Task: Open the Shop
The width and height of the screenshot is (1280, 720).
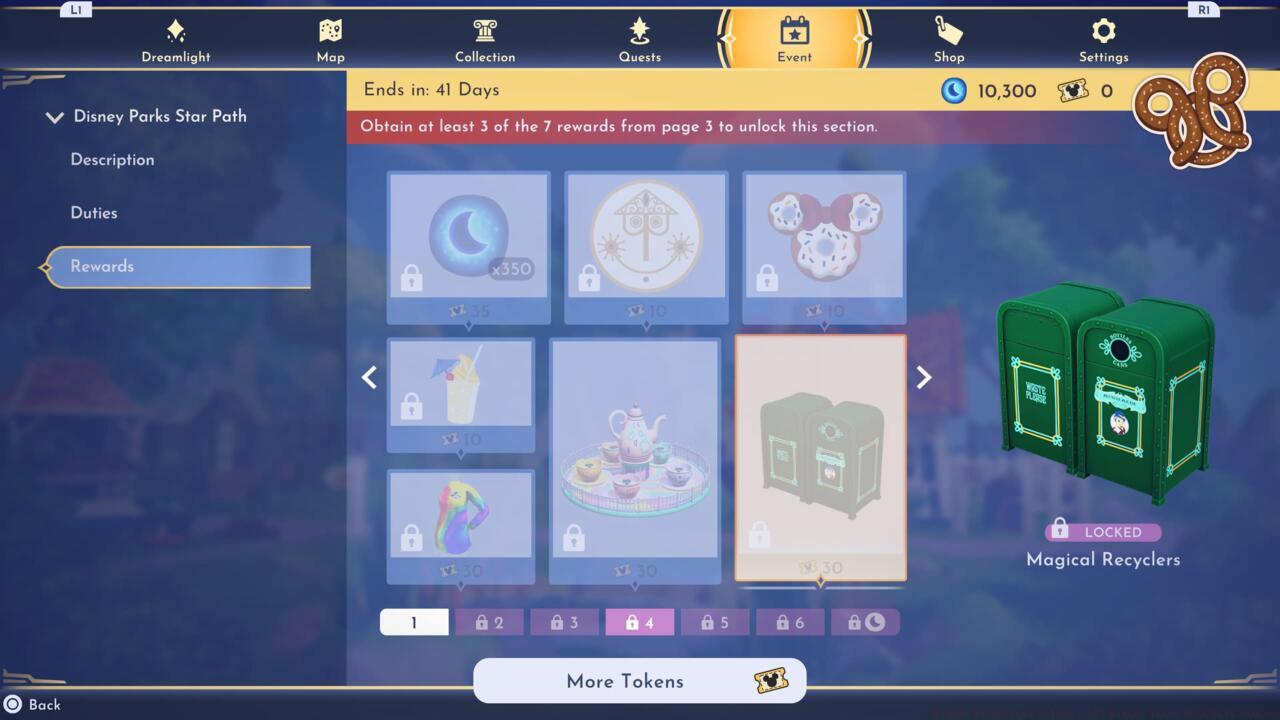Action: (x=948, y=38)
